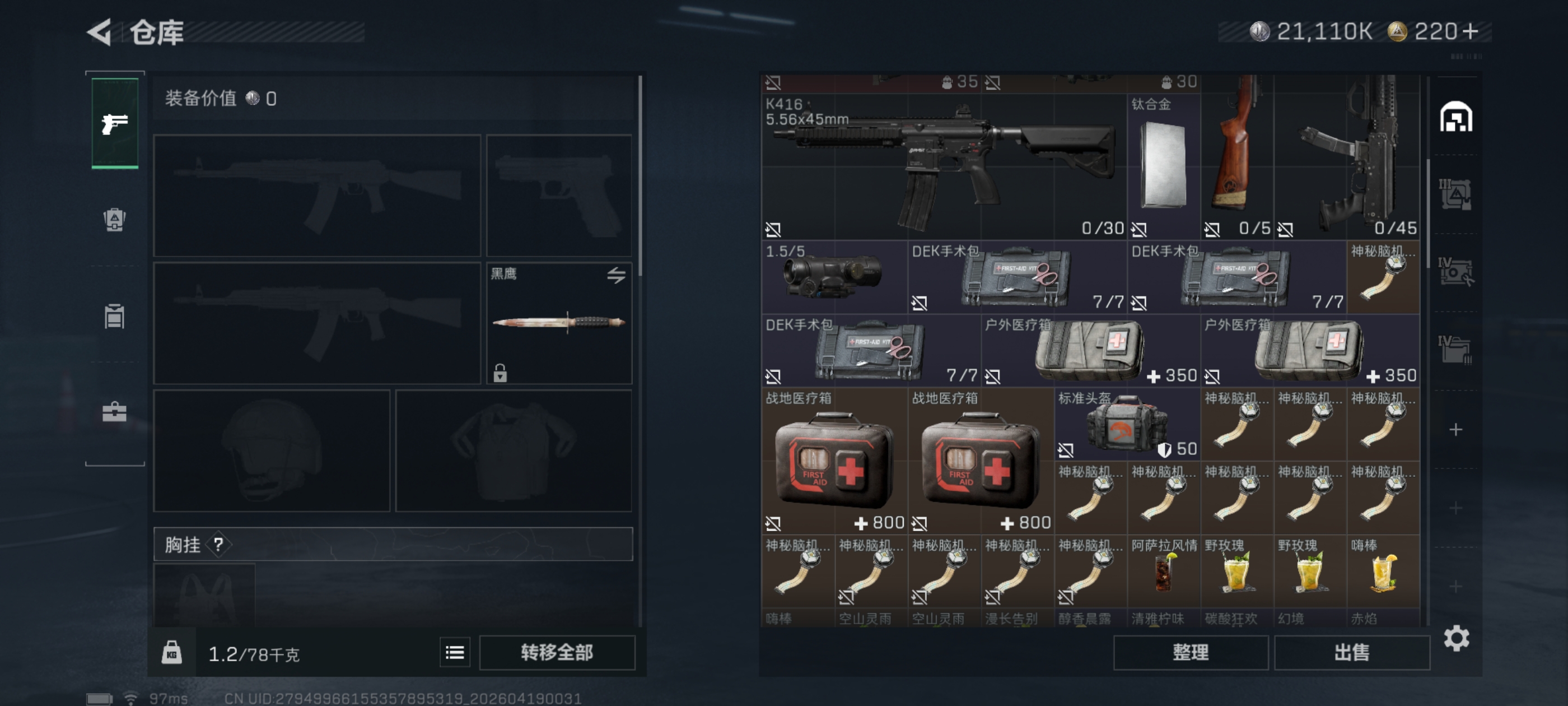The height and width of the screenshot is (706, 1568).
Task: Toggle the list view icon
Action: (x=455, y=652)
